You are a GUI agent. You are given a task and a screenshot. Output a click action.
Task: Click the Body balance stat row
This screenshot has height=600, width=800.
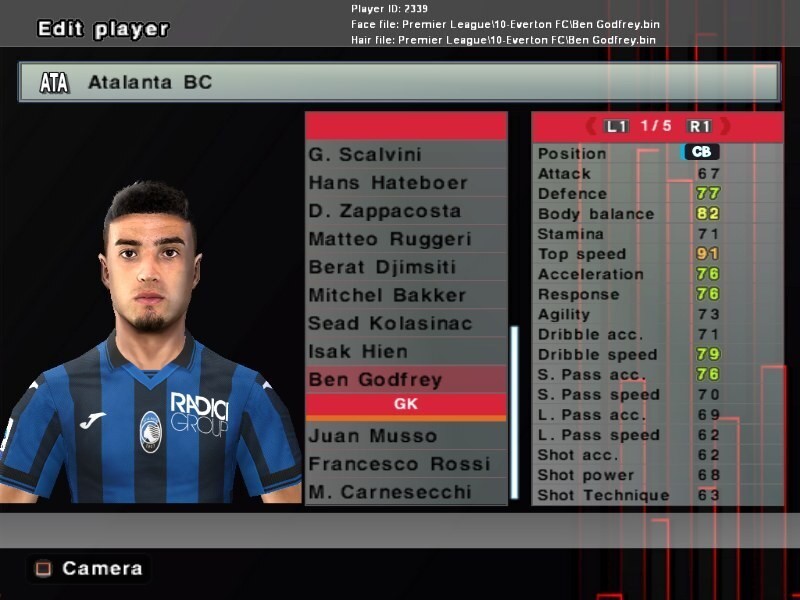(656, 214)
